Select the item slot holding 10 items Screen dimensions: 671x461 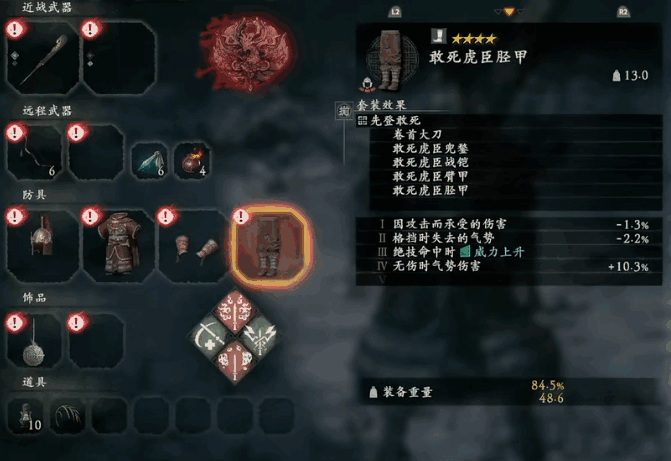pyautogui.click(x=28, y=415)
